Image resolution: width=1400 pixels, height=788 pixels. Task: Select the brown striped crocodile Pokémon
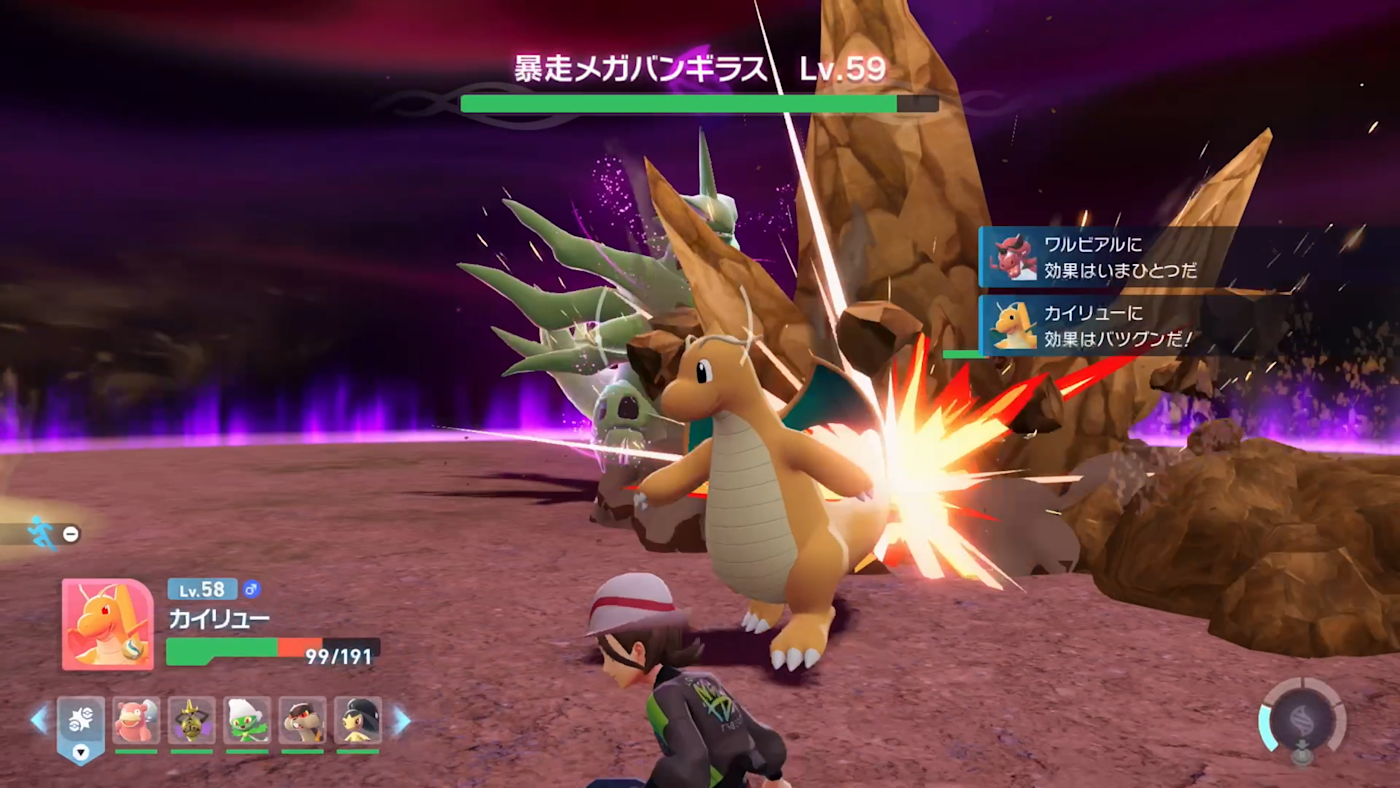point(302,720)
